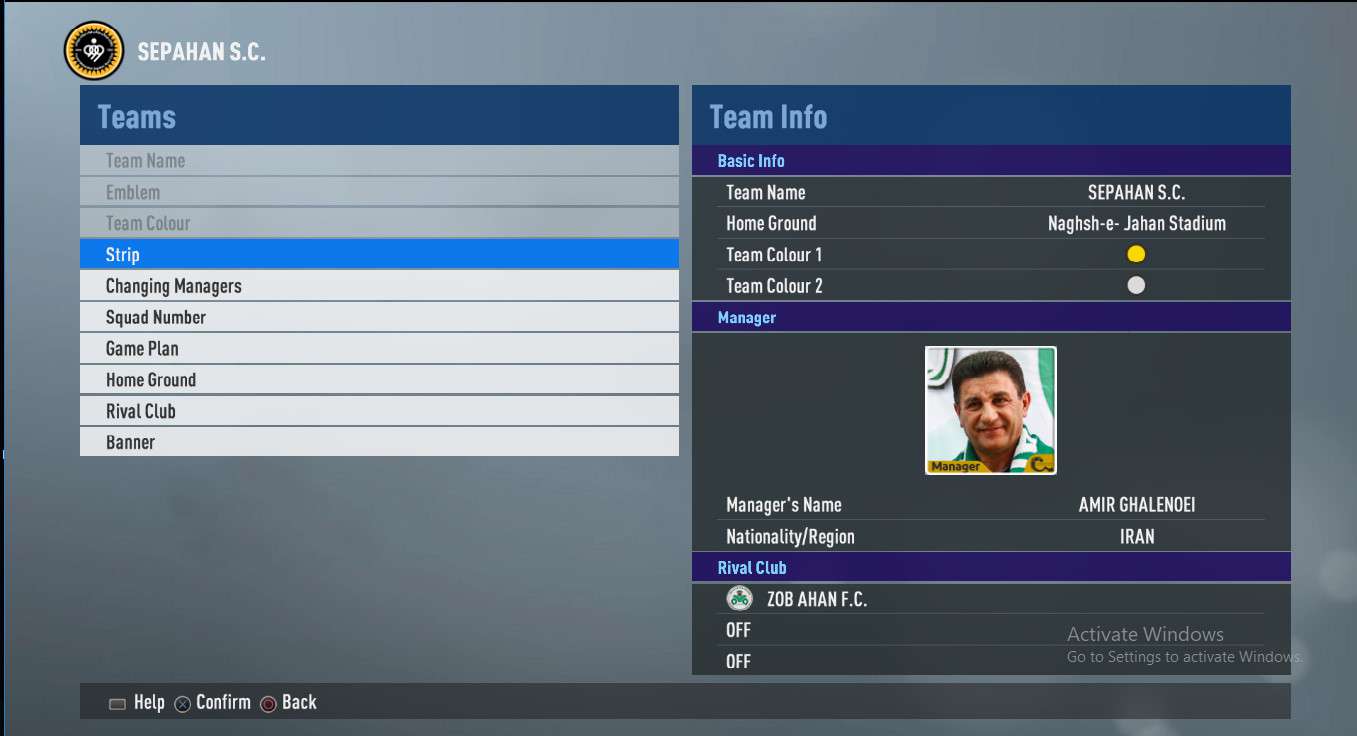Click the Sepahan S.C. club emblem
The height and width of the screenshot is (736, 1357).
[93, 51]
